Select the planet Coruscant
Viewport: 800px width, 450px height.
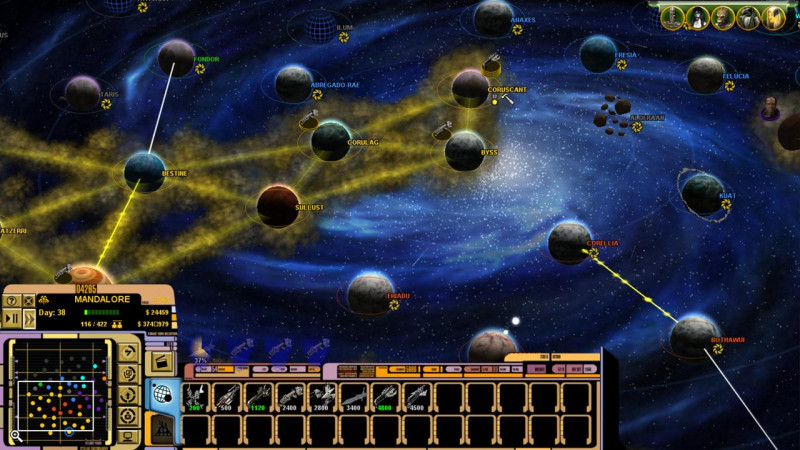(471, 87)
